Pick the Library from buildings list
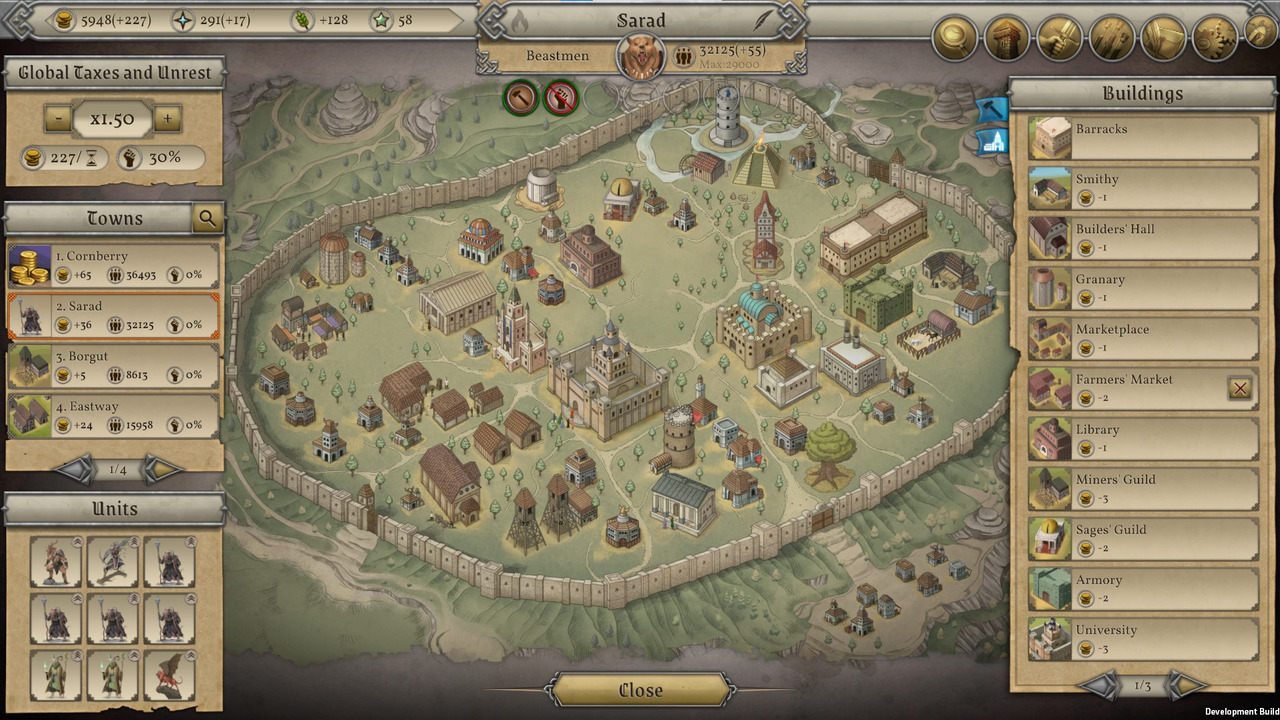The height and width of the screenshot is (720, 1280). tap(1143, 439)
